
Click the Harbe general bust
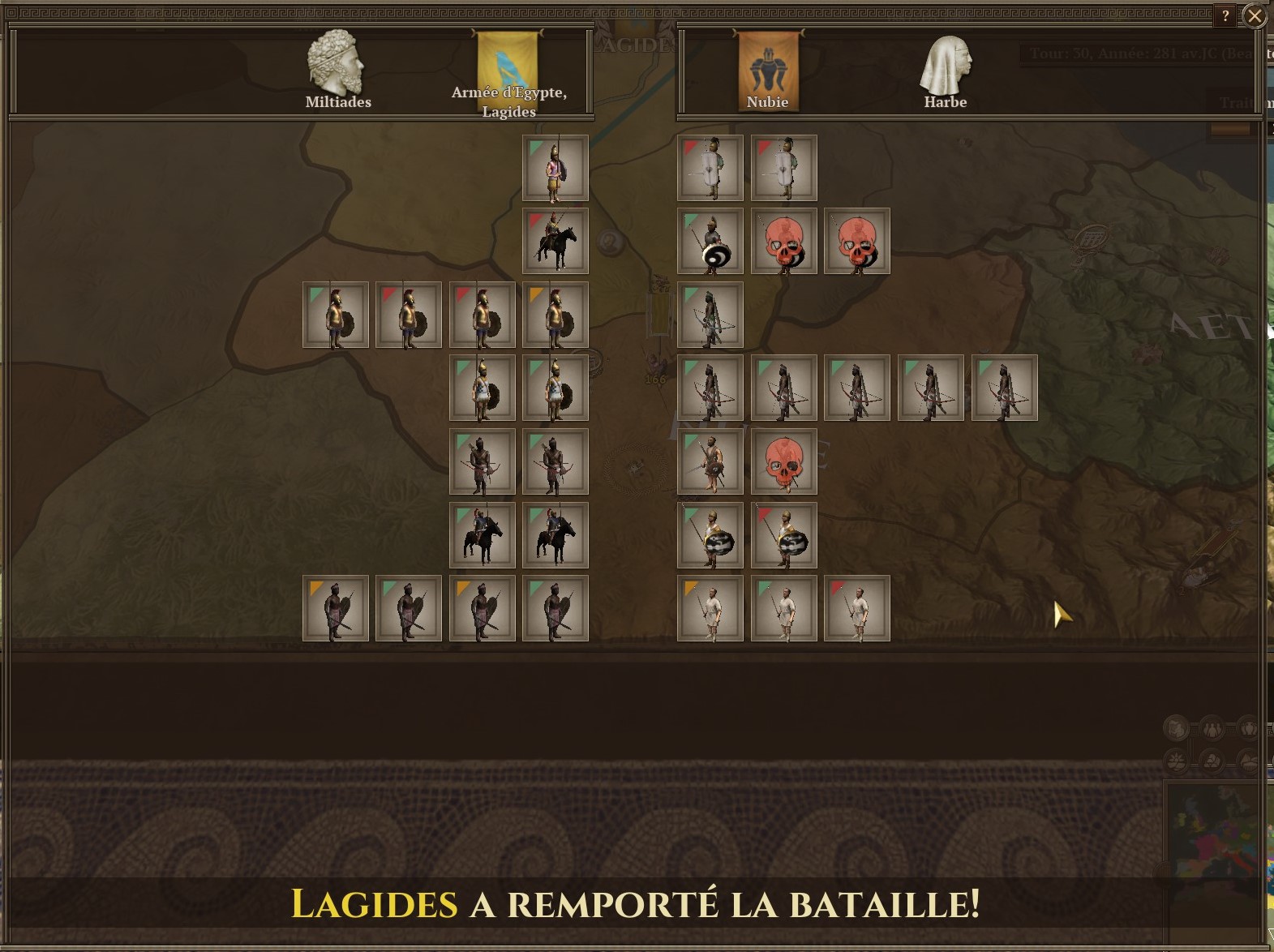946,66
